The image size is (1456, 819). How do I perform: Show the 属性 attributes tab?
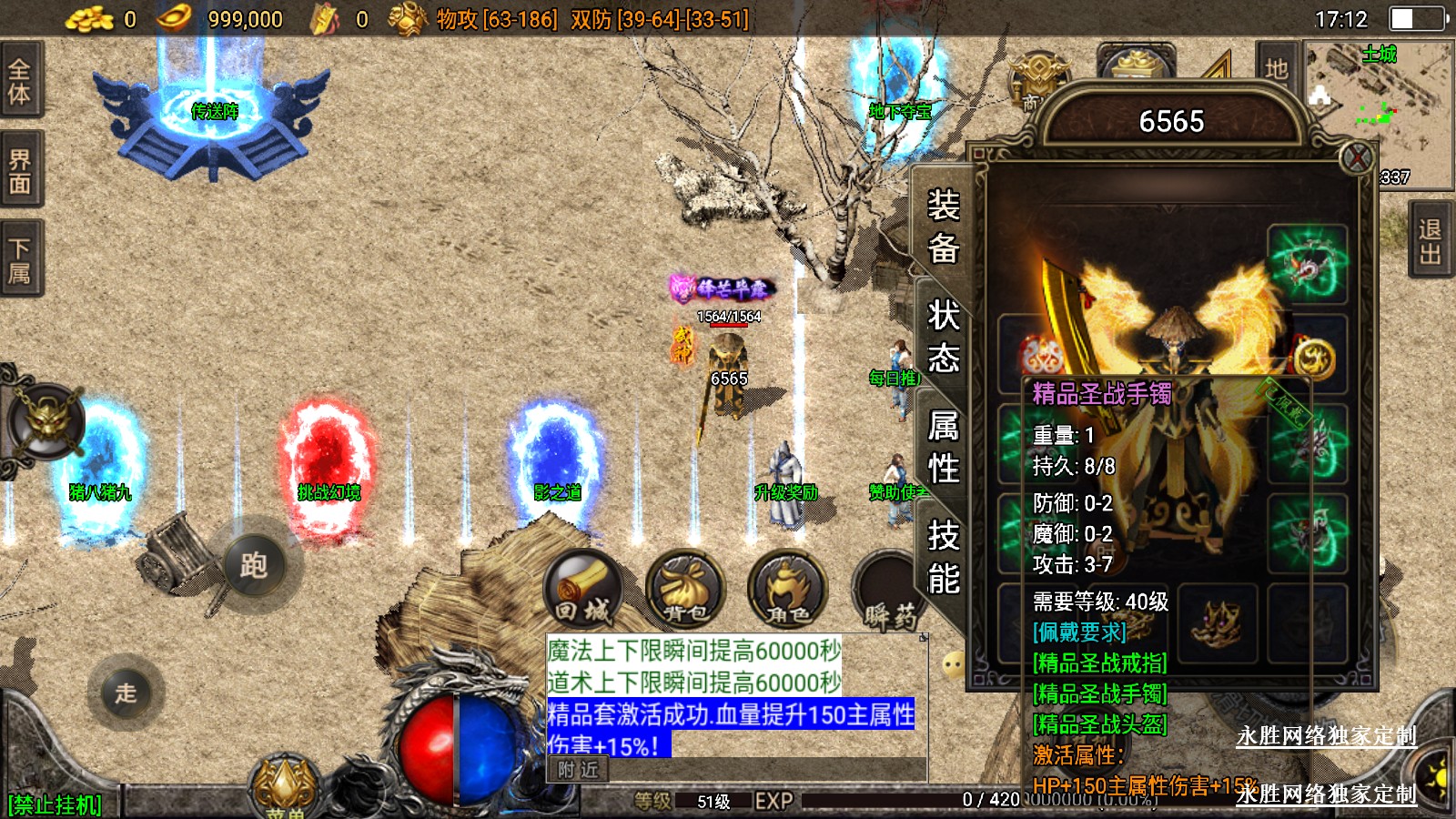click(x=943, y=447)
